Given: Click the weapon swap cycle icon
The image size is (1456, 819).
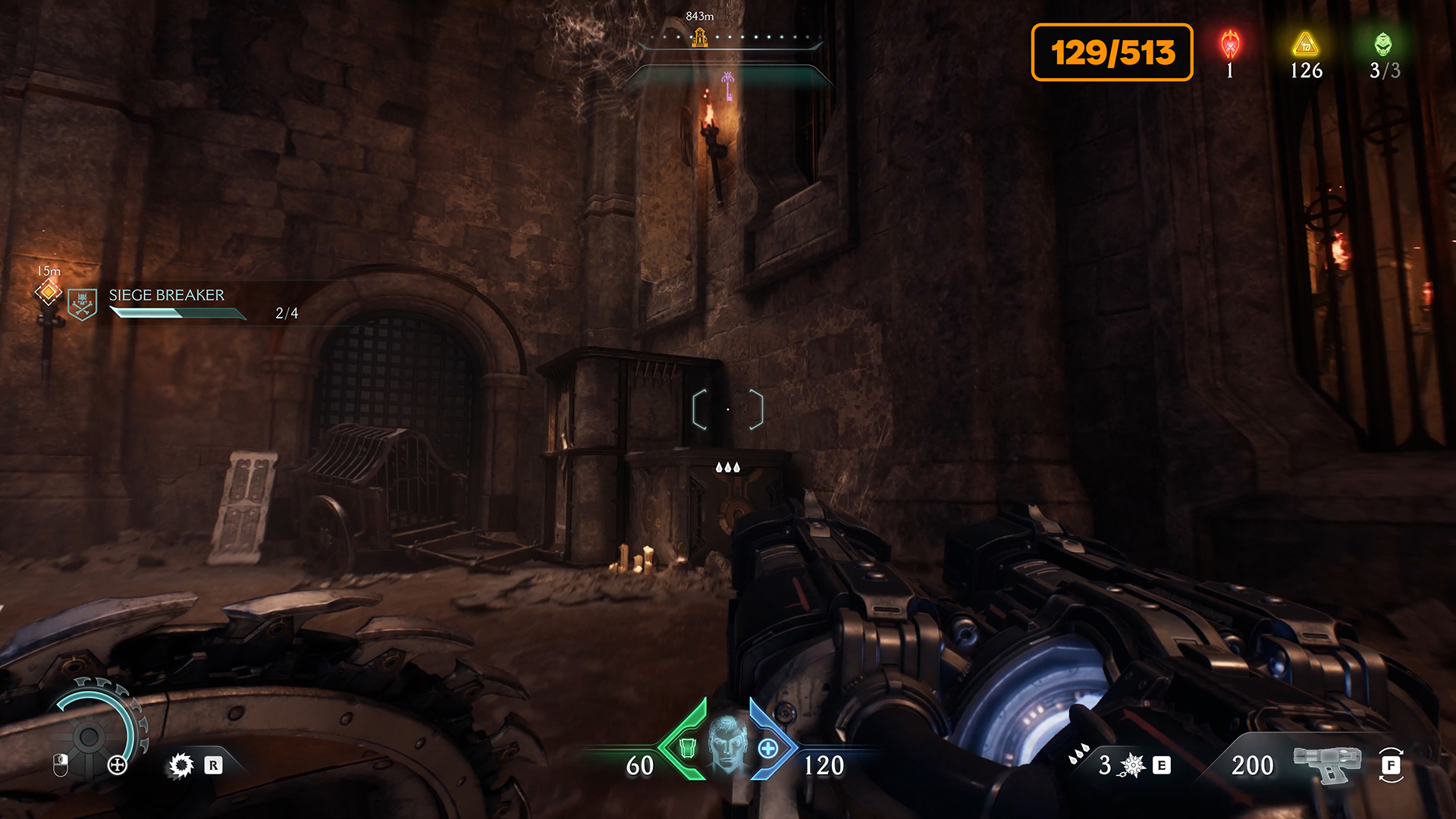Looking at the screenshot, I should [x=1391, y=765].
